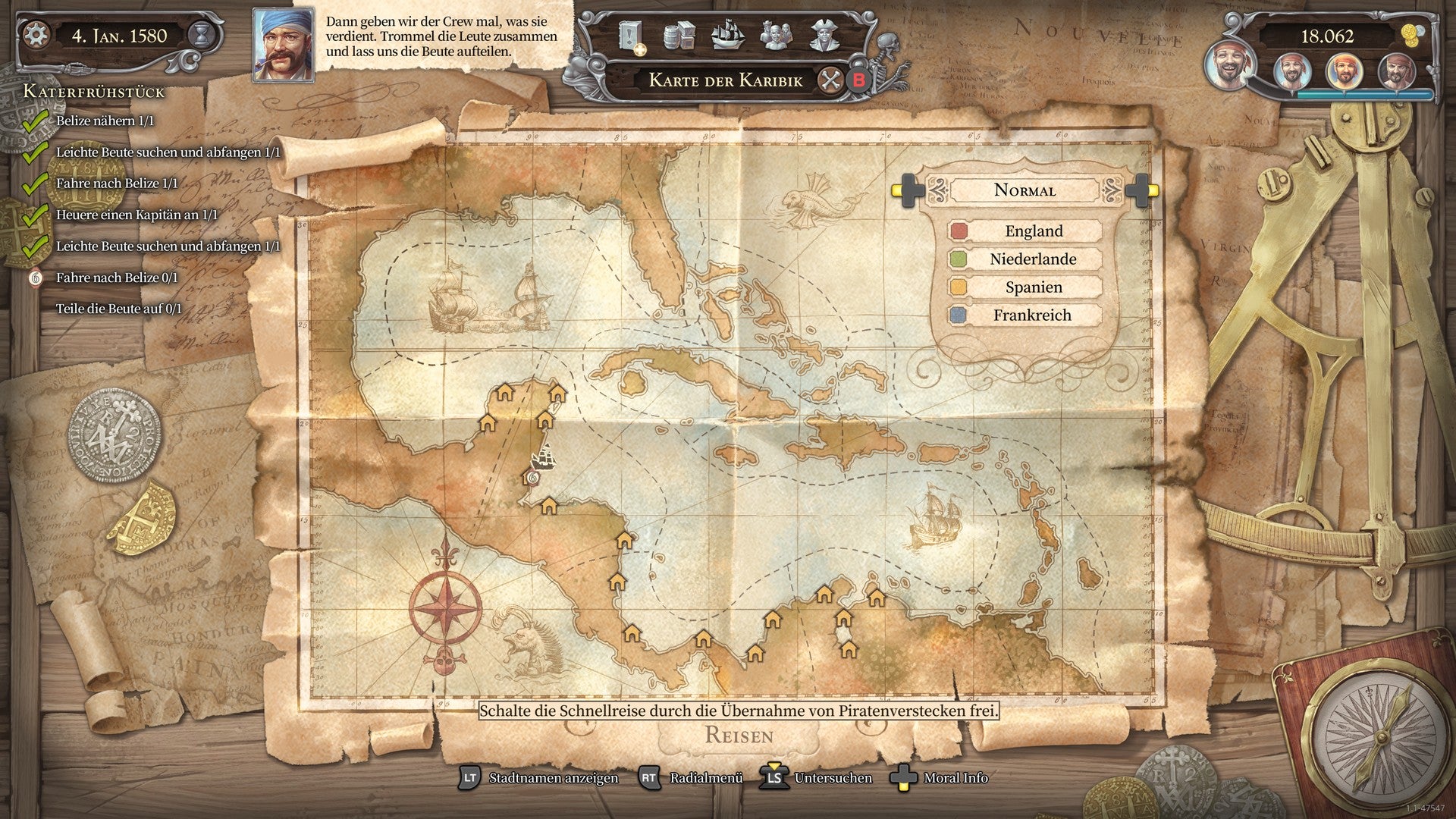Click the crossed bones close icon
The height and width of the screenshot is (819, 1456).
[x=830, y=81]
